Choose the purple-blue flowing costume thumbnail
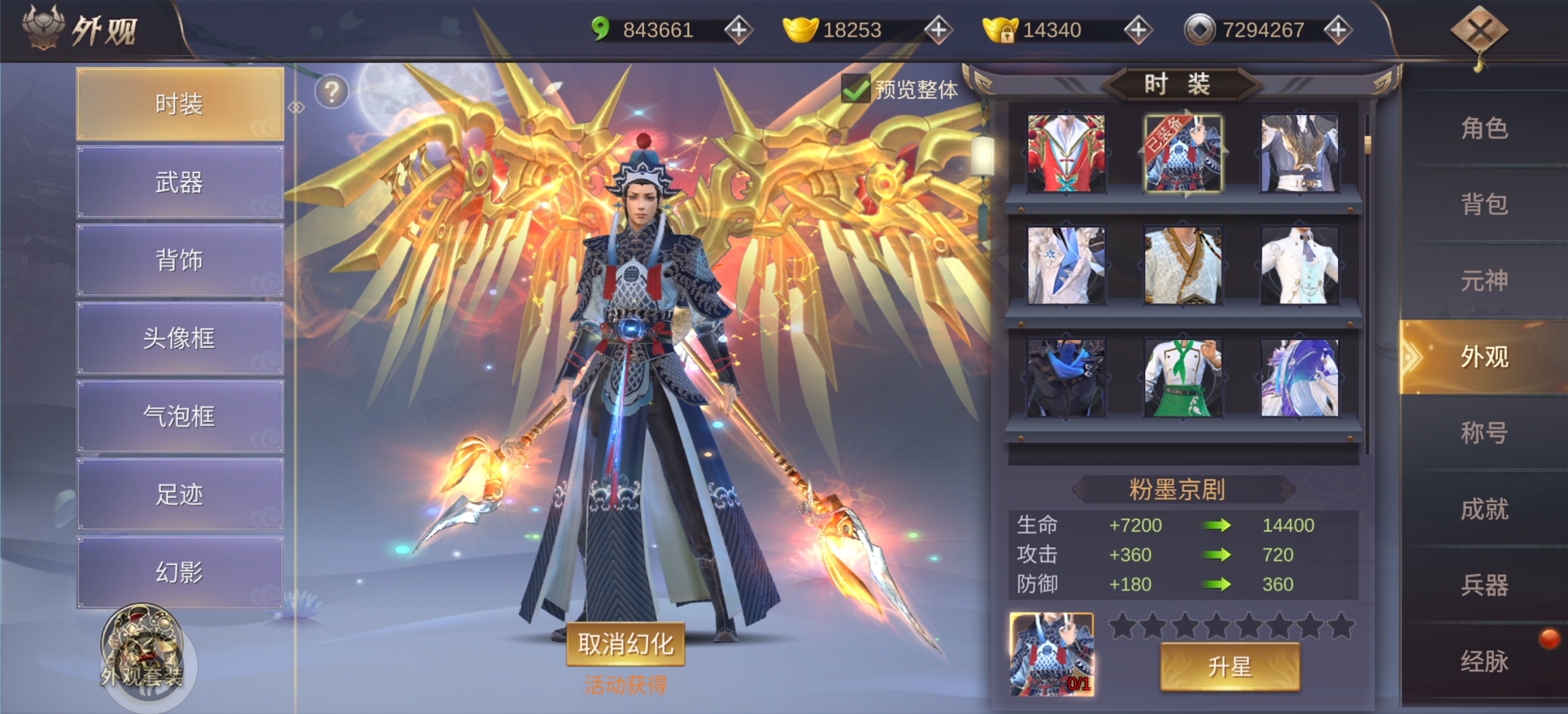The height and width of the screenshot is (714, 1568). pyautogui.click(x=1300, y=379)
